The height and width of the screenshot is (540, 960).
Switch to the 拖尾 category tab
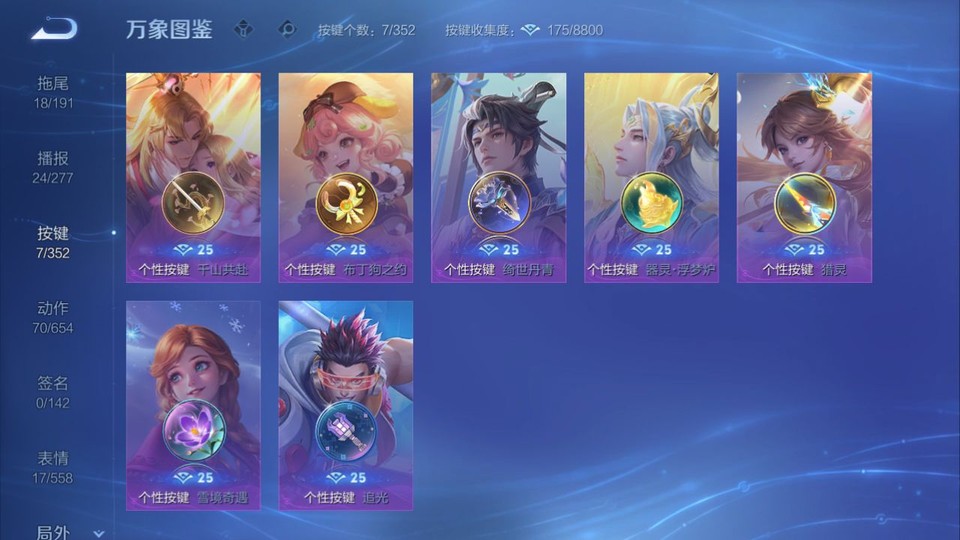pyautogui.click(x=53, y=92)
